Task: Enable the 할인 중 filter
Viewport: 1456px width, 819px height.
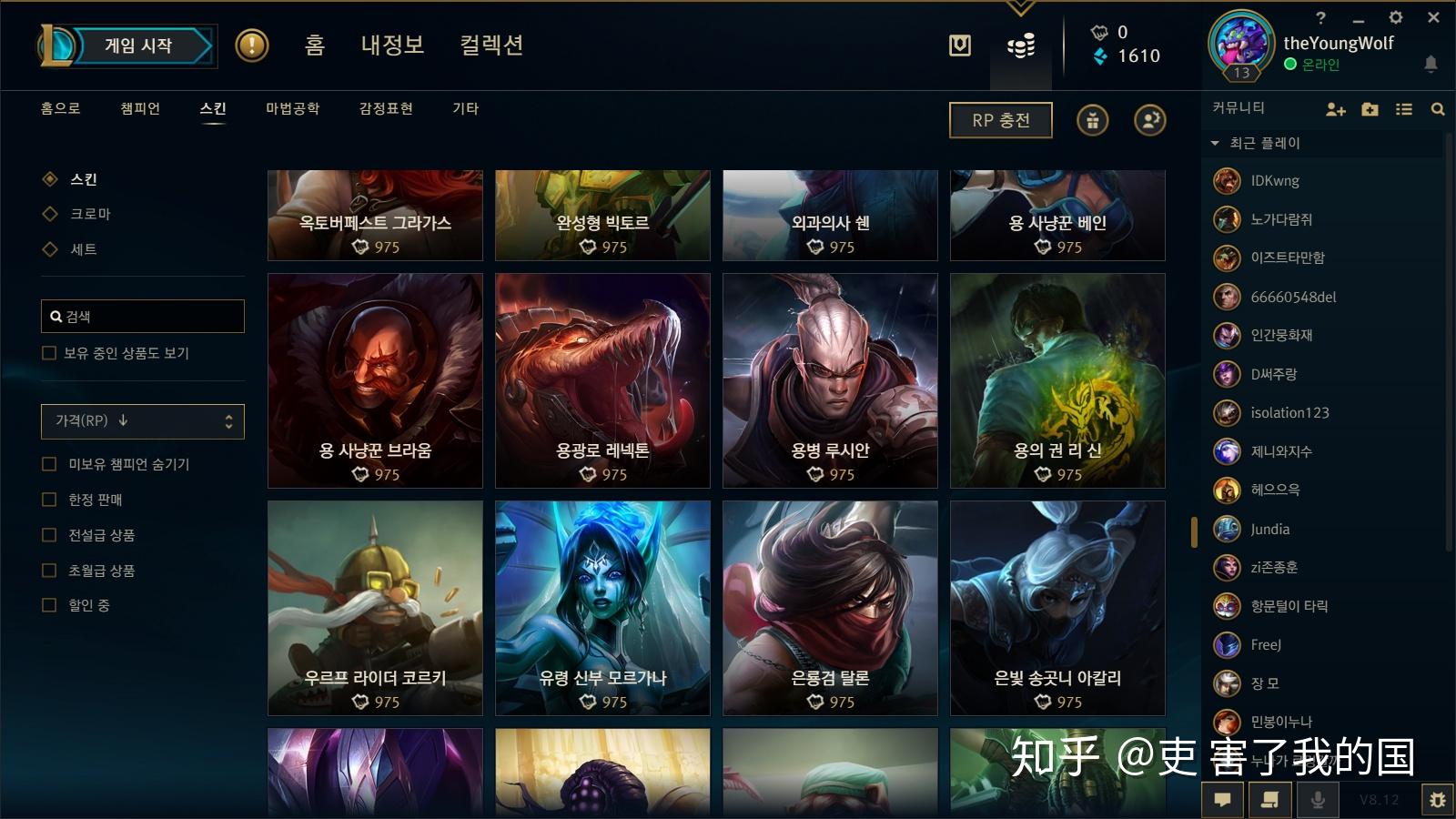Action: tap(48, 604)
